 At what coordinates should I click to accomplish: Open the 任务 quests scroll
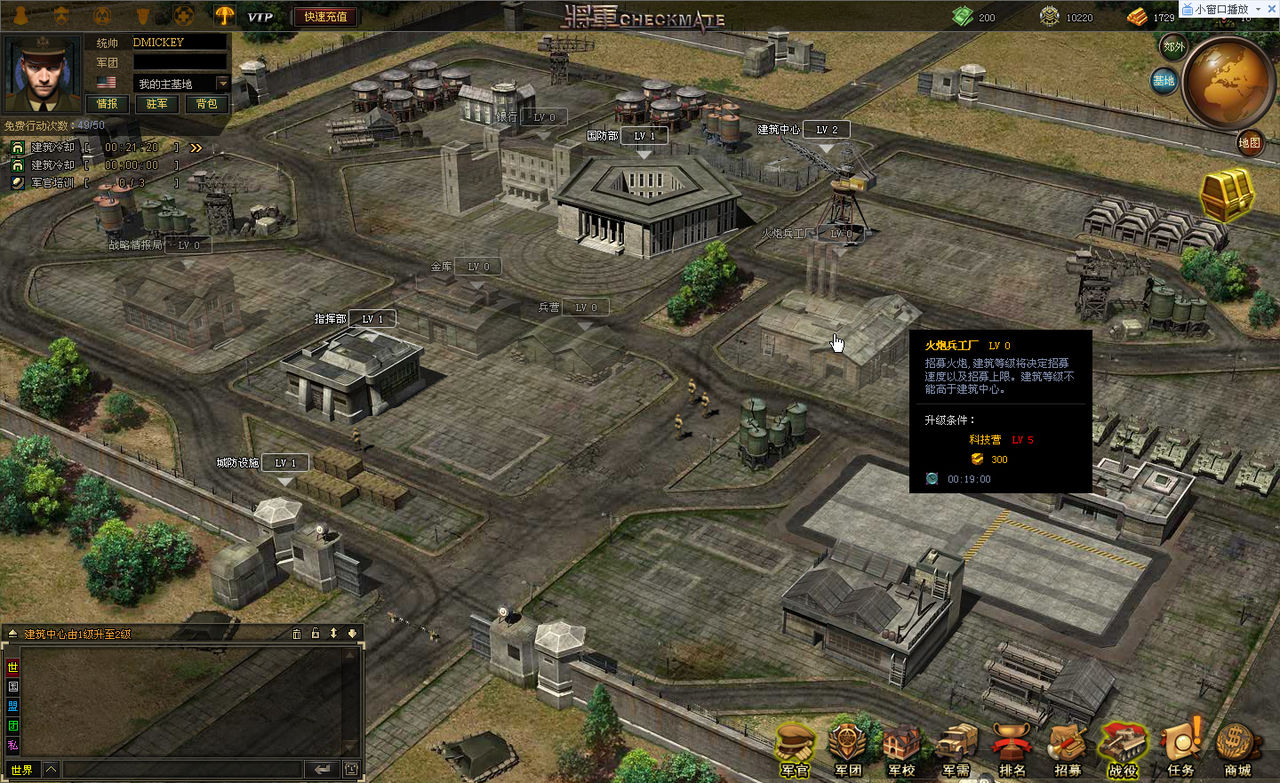click(x=1180, y=751)
